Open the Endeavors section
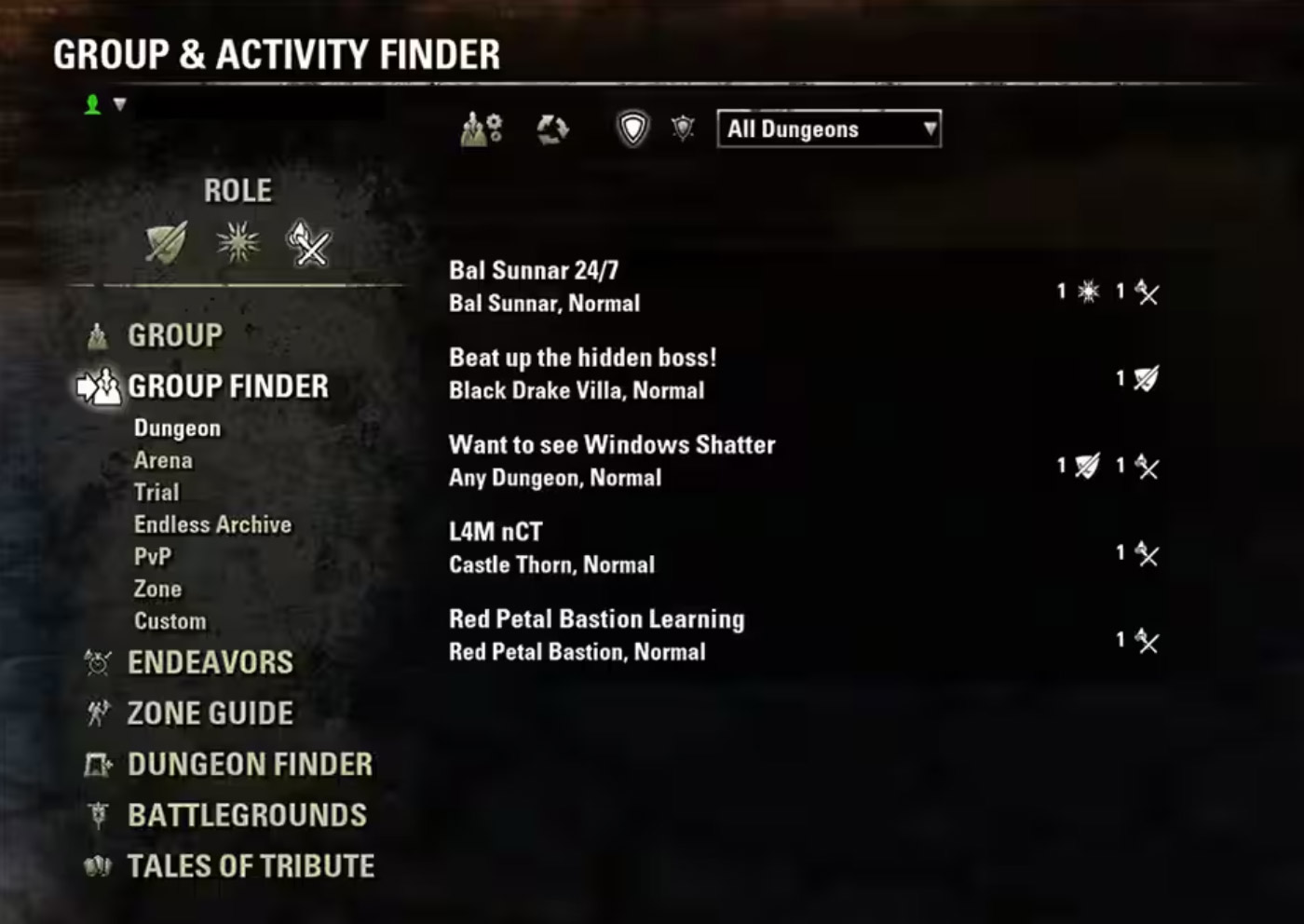 pyautogui.click(x=210, y=662)
